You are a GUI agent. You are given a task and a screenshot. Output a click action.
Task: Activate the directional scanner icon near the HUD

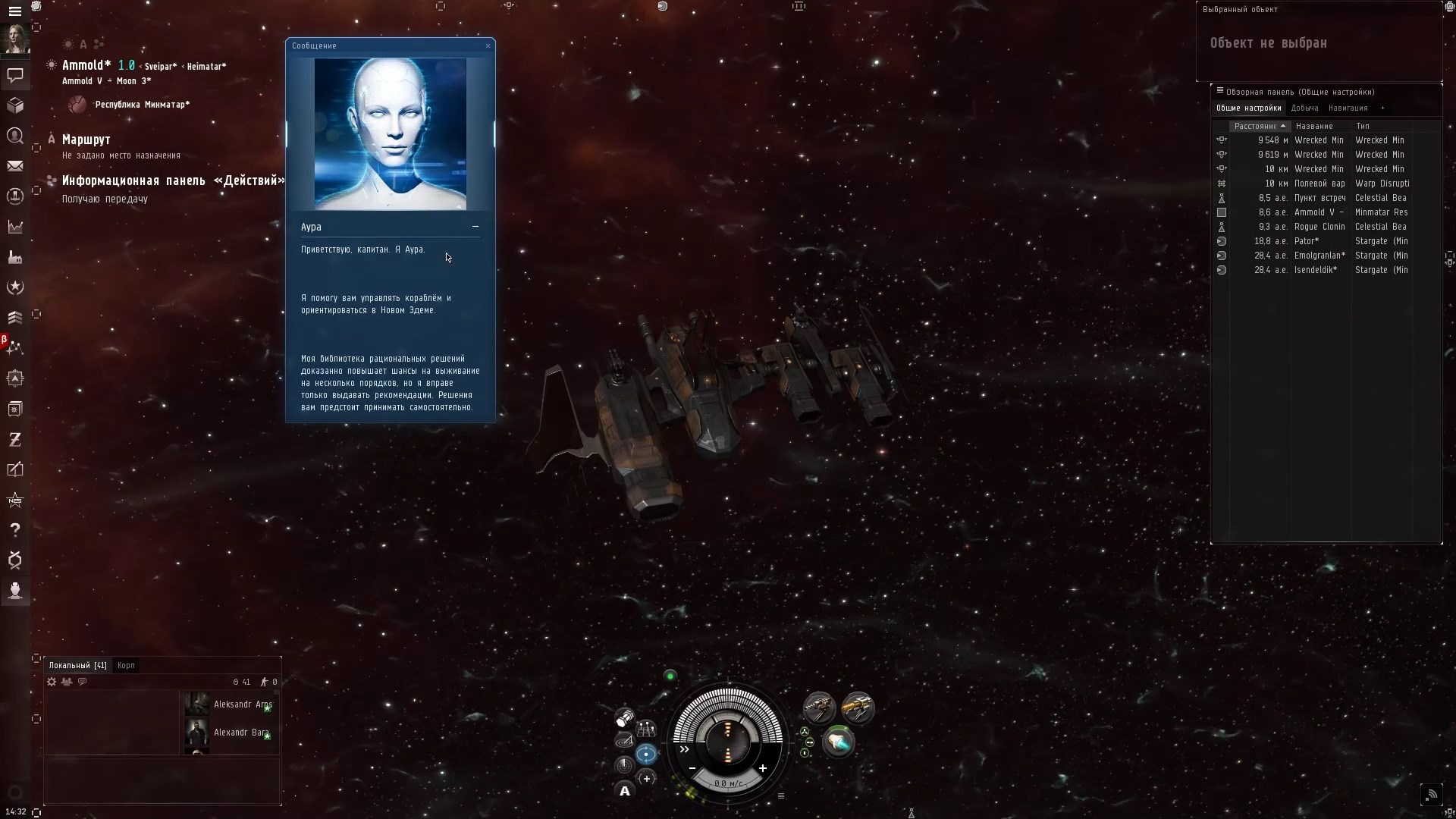[625, 741]
